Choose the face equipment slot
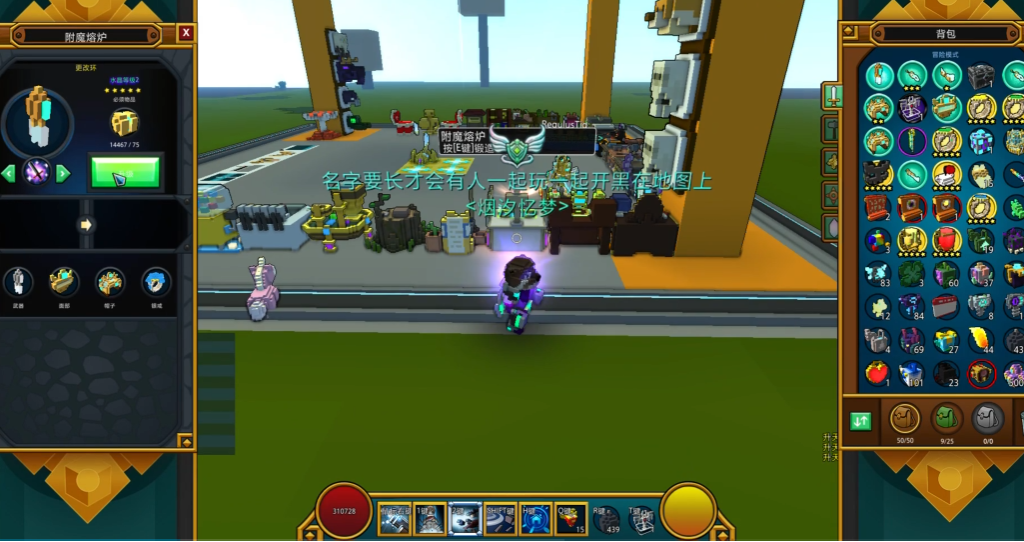Viewport: 1024px width, 542px height. [63, 283]
